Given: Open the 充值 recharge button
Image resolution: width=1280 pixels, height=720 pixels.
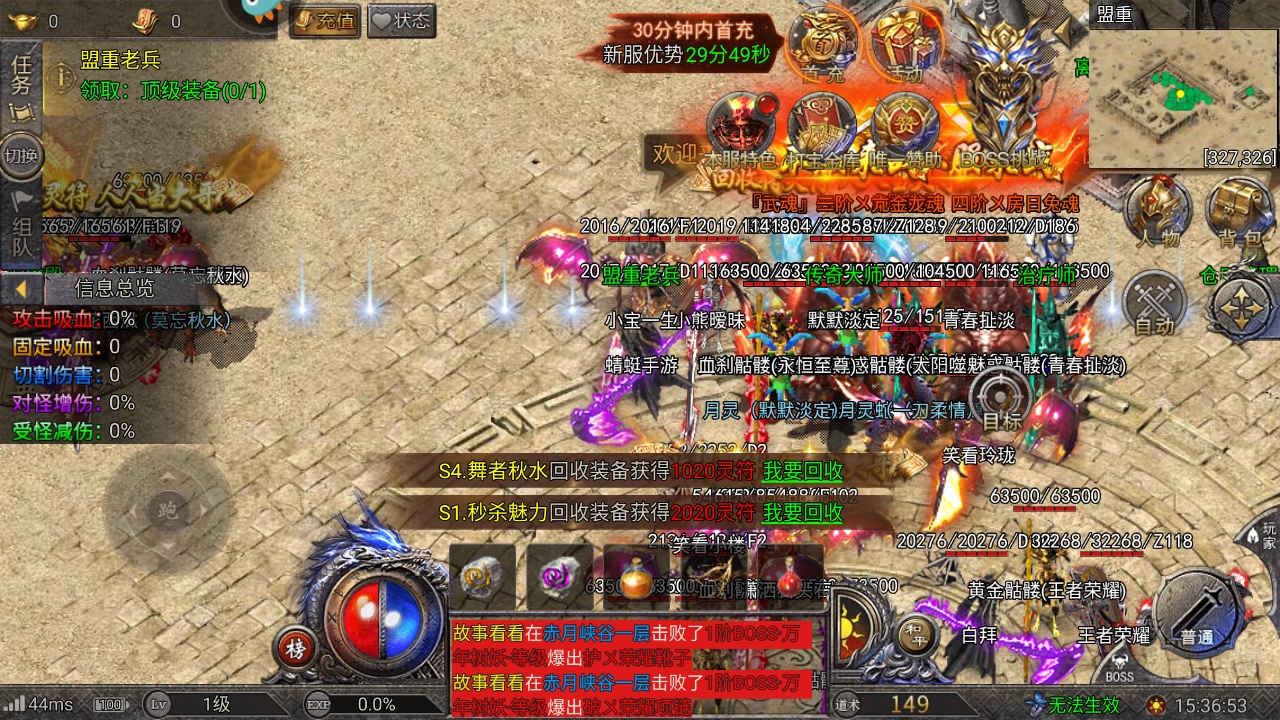Looking at the screenshot, I should click(x=325, y=20).
